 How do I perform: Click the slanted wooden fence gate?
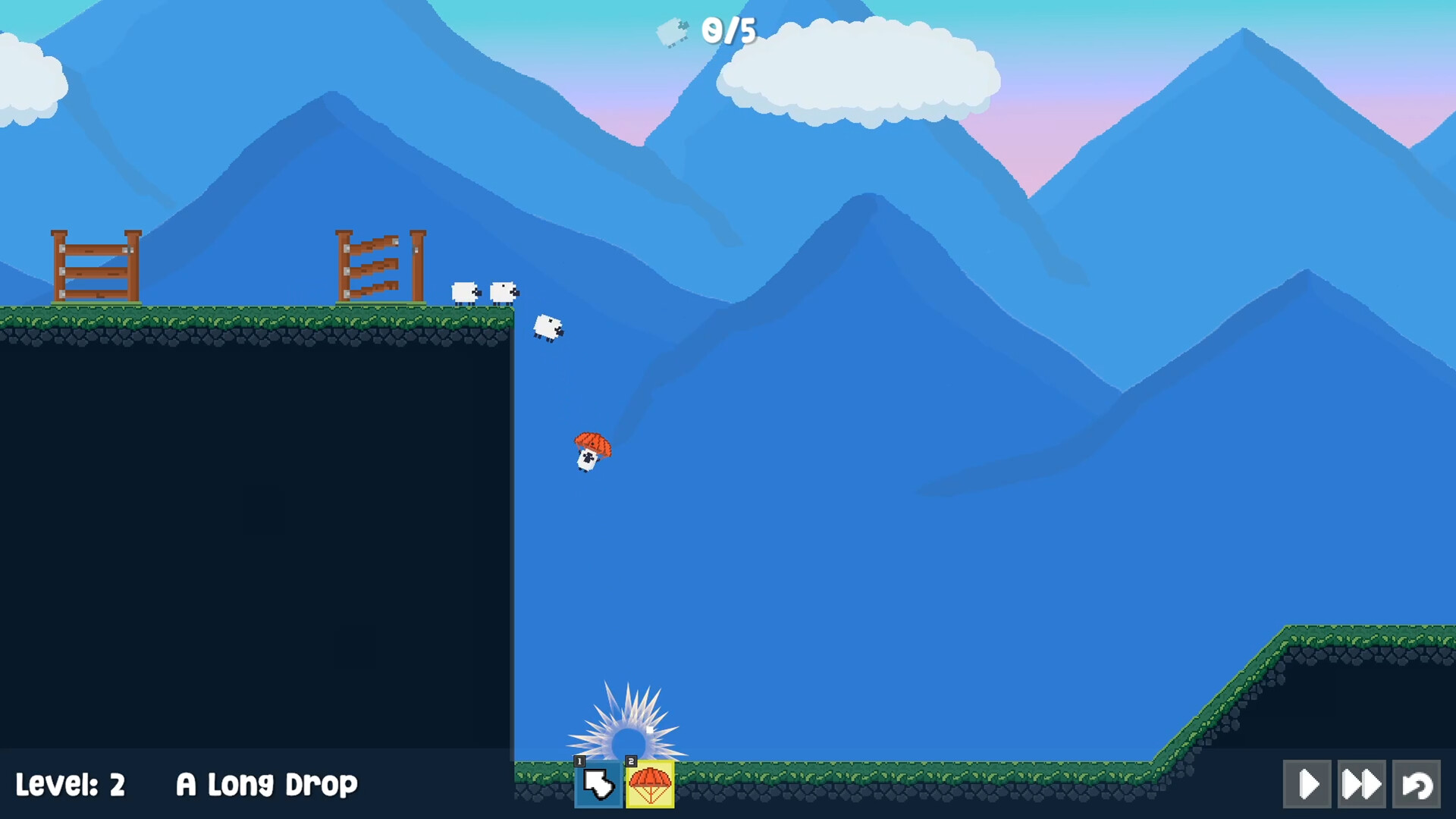tap(379, 265)
